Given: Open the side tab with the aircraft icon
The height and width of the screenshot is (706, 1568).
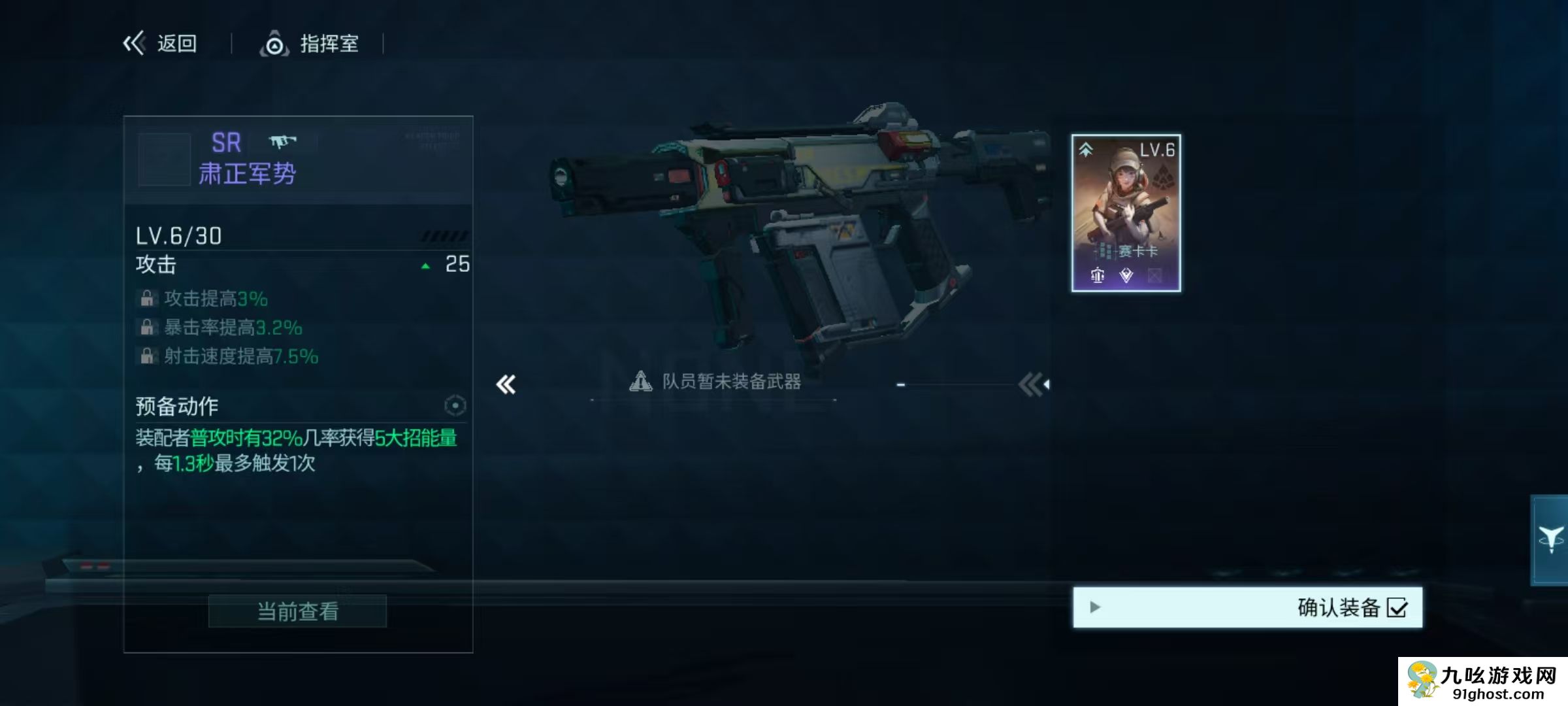Looking at the screenshot, I should coord(1550,539).
